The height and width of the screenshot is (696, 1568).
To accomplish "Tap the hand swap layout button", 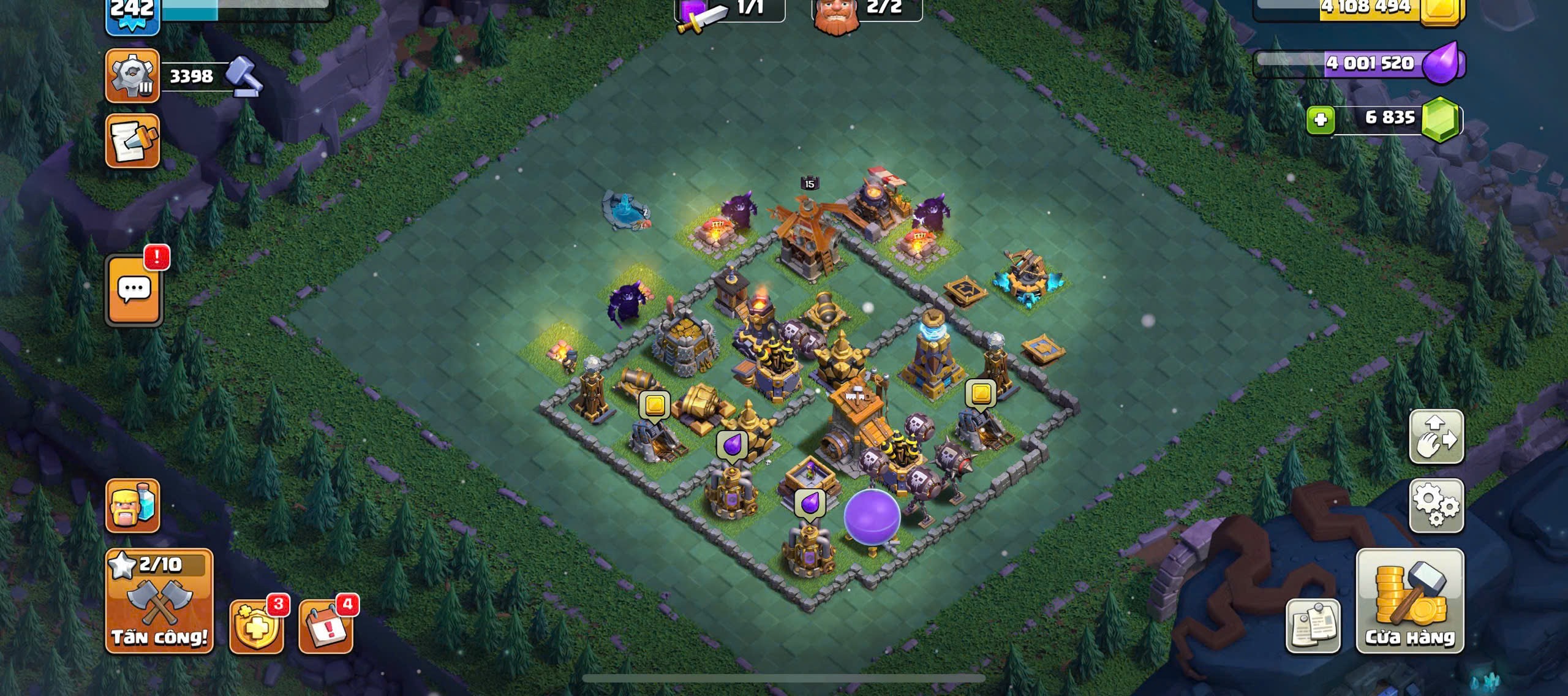I will 1436,437.
